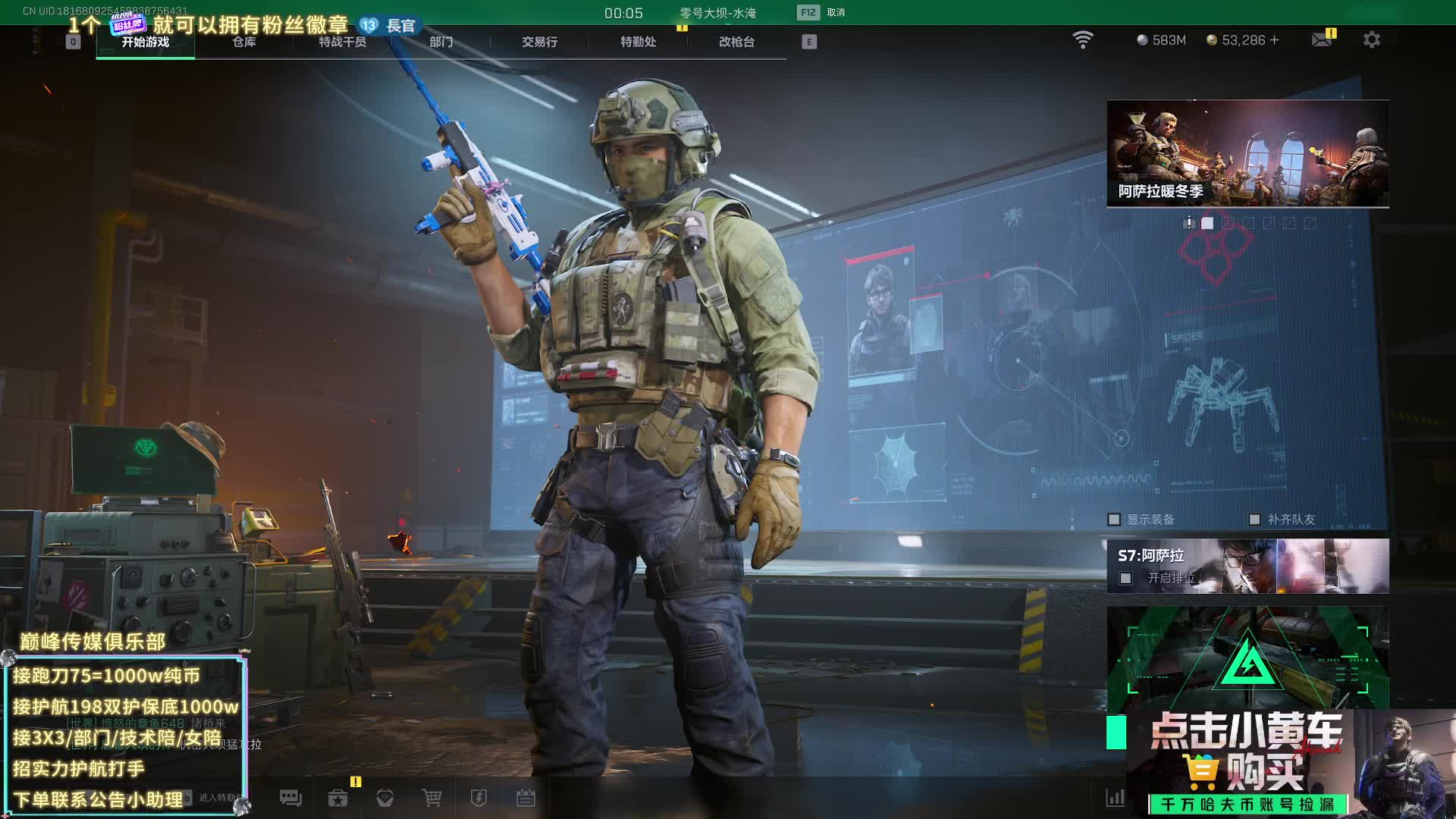Switch to the 开始游戏 tab
This screenshot has width=1456, height=819.
[x=145, y=42]
